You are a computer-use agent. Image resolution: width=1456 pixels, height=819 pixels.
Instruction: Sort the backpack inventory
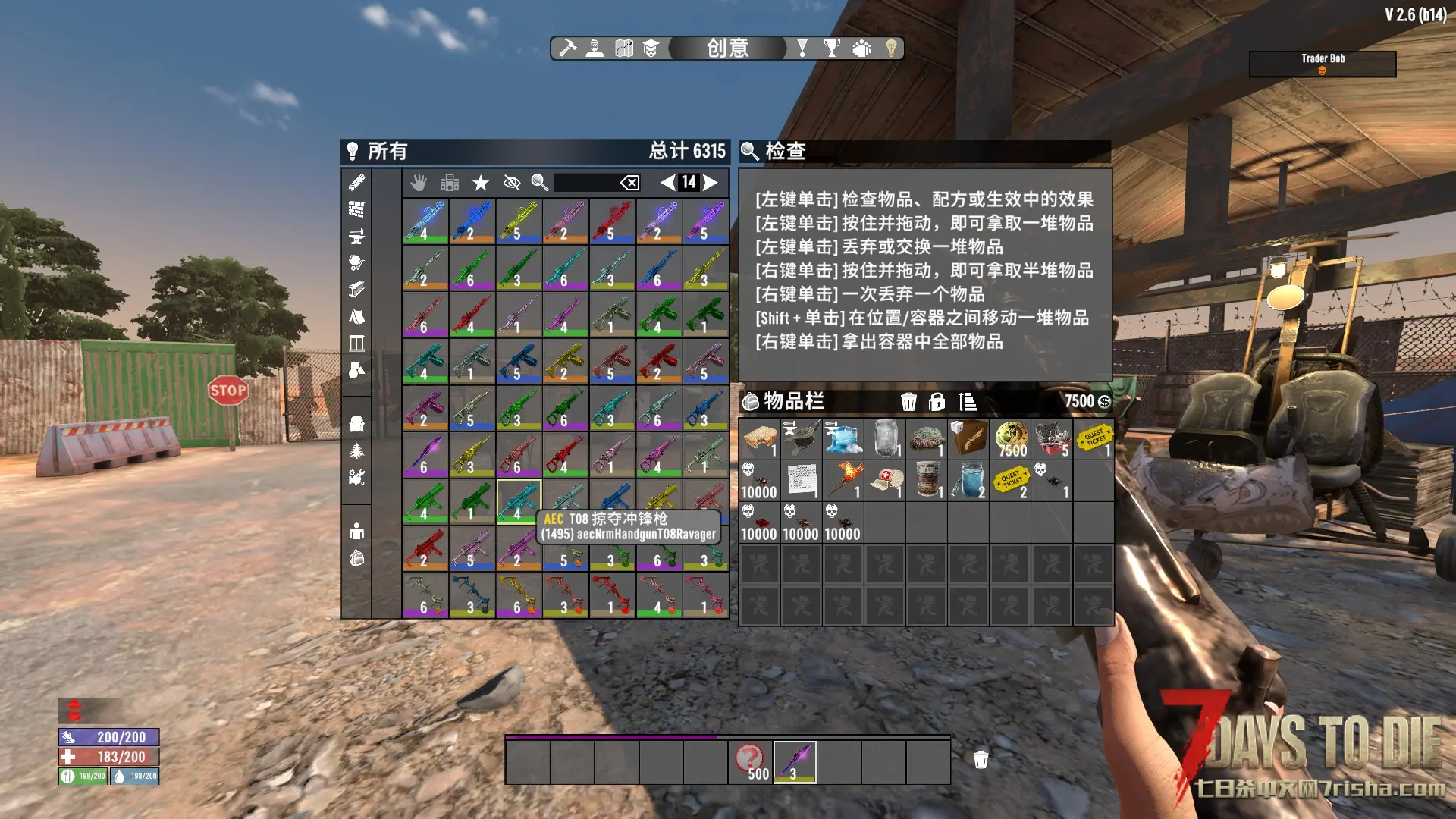pyautogui.click(x=968, y=402)
